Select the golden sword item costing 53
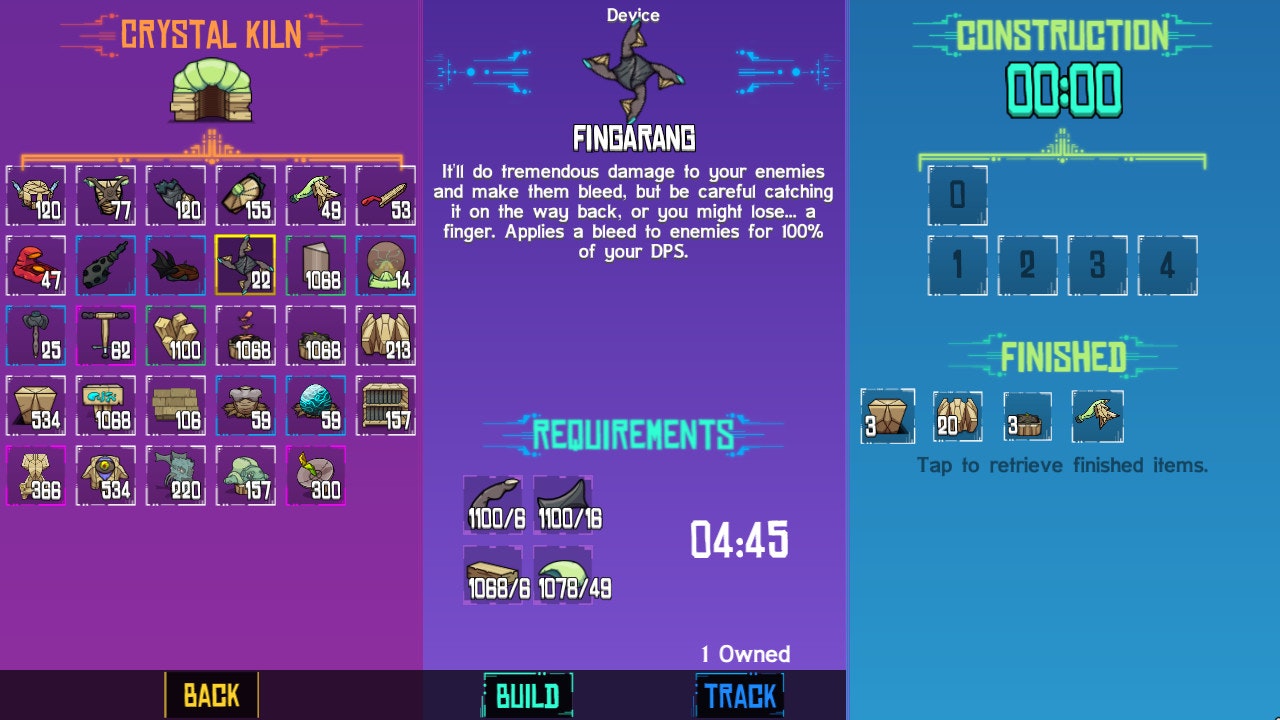This screenshot has width=1280, height=720. (x=387, y=195)
